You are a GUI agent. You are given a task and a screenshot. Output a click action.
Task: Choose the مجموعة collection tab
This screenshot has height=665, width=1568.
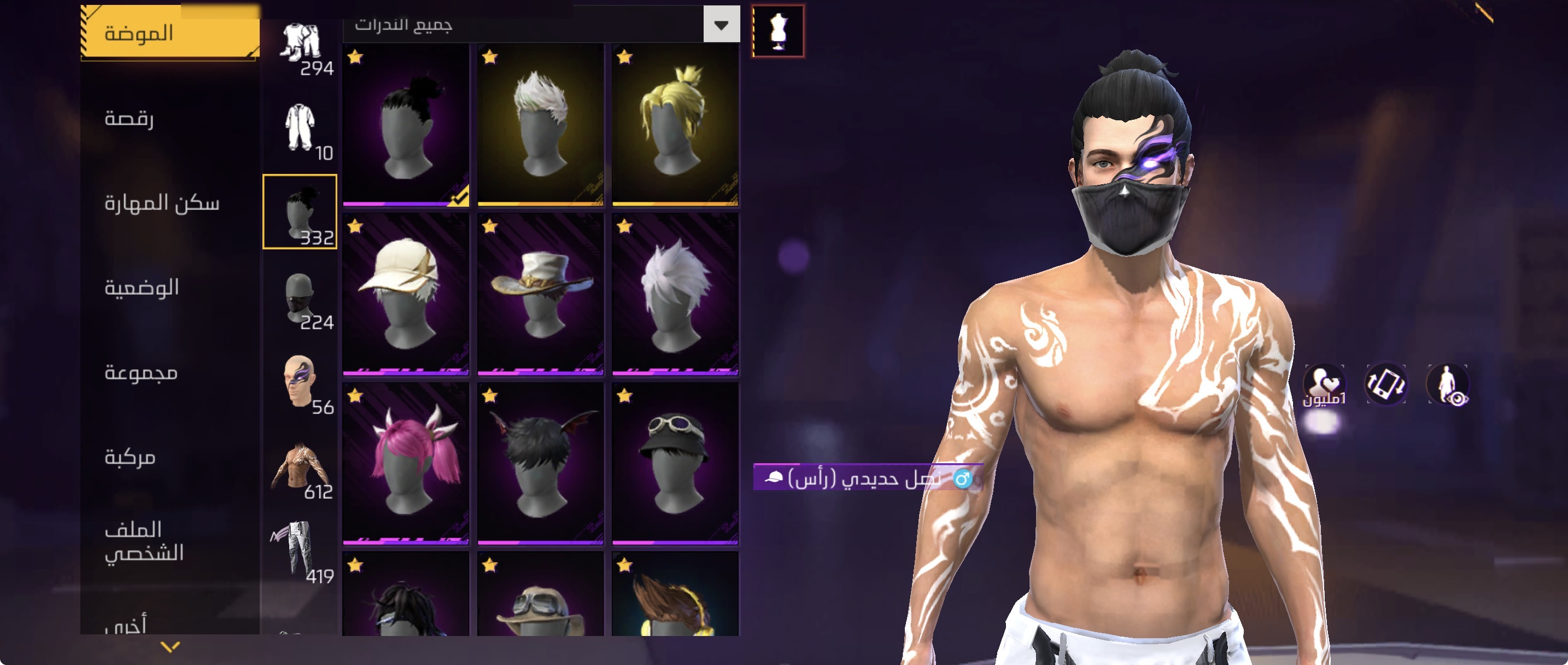pyautogui.click(x=141, y=371)
